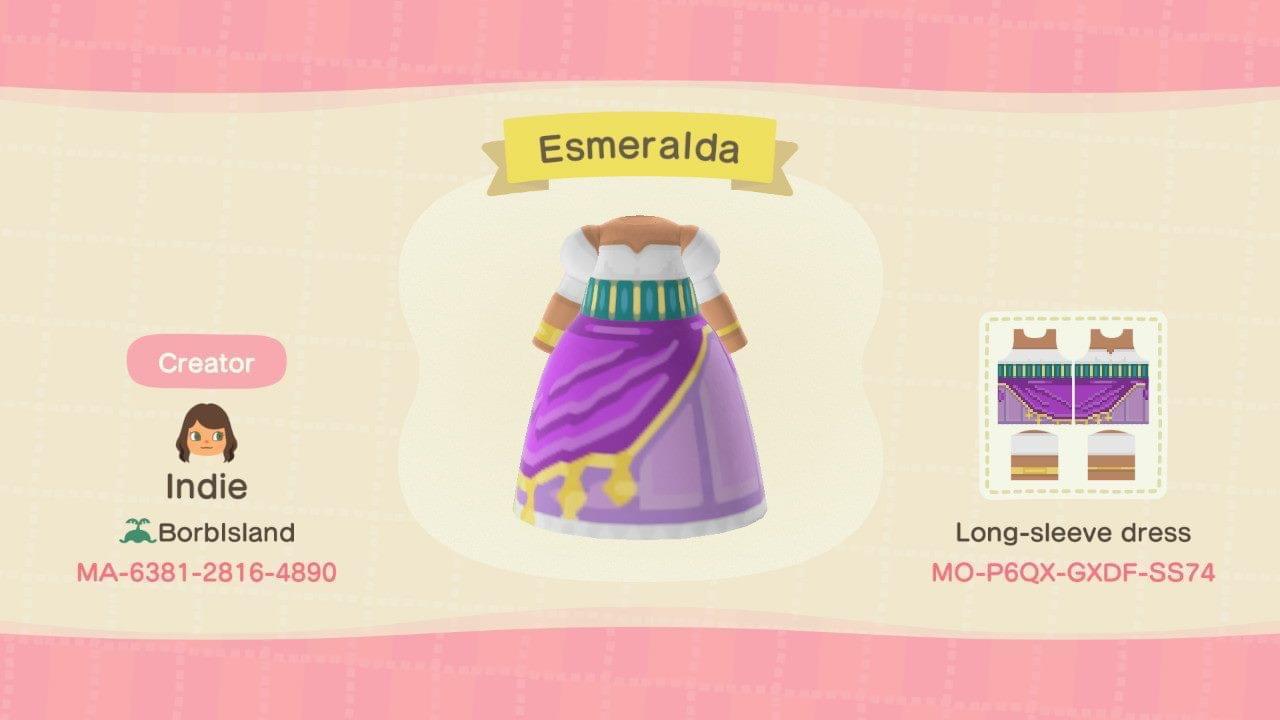Click the island icon beside BorbIsland

135,532
